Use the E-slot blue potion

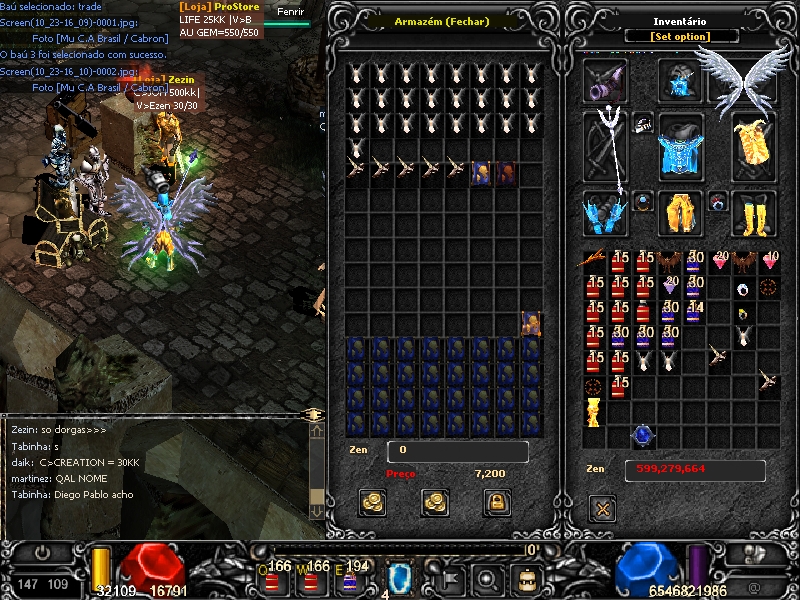pyautogui.click(x=349, y=579)
